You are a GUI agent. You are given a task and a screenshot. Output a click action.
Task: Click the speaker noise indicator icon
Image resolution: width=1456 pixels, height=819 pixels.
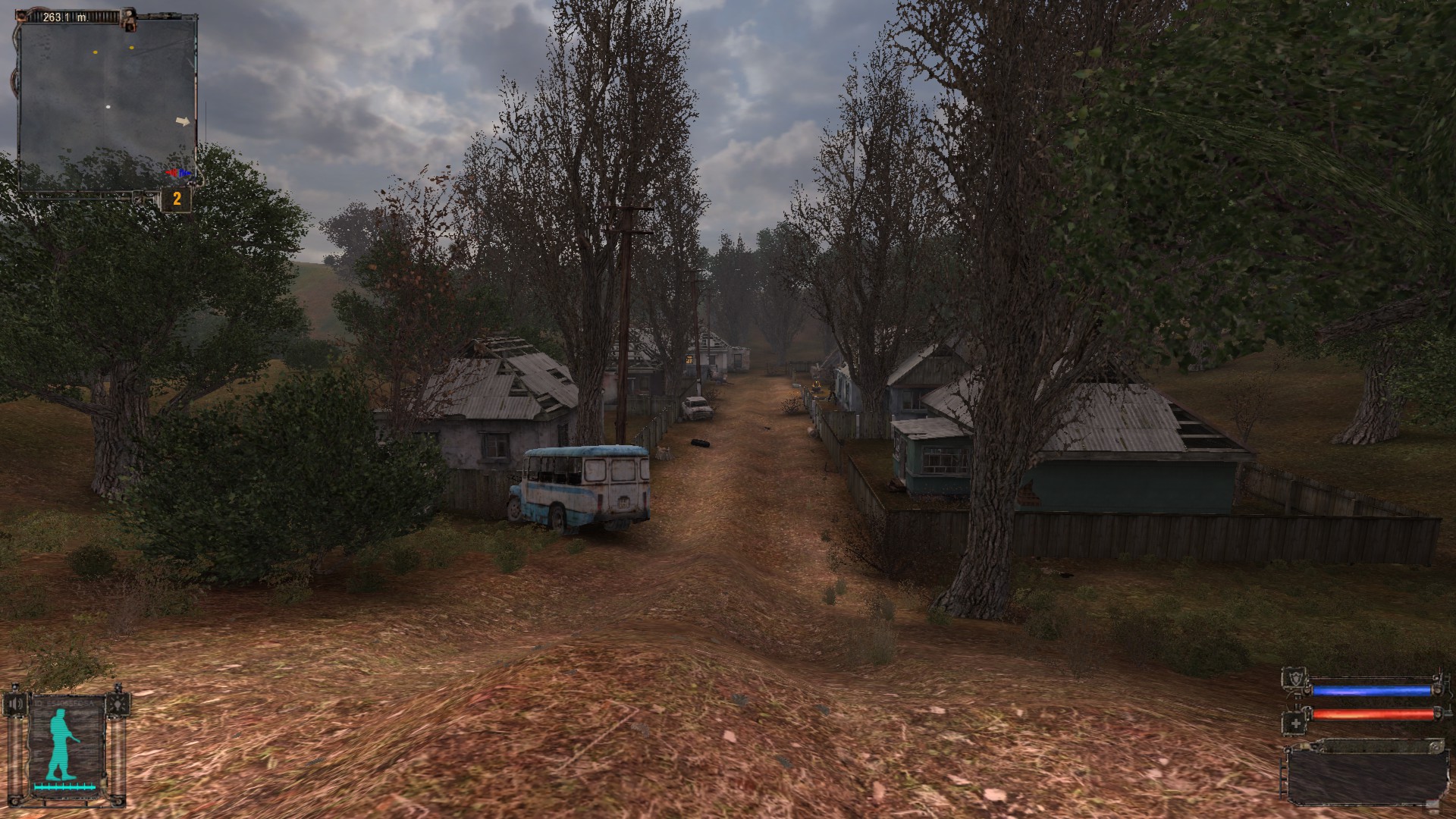point(16,704)
